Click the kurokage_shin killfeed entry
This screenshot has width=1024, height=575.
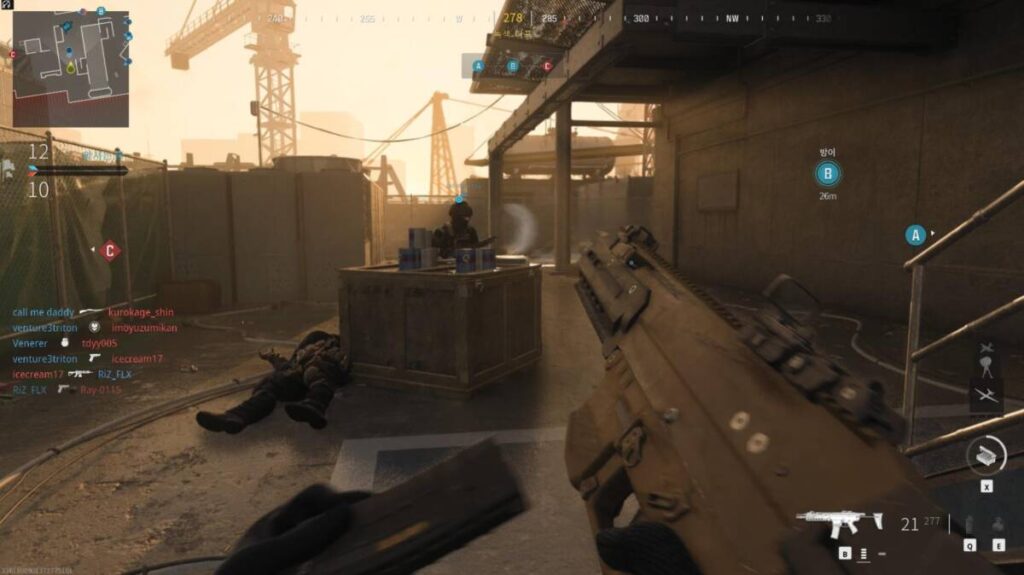pos(140,312)
